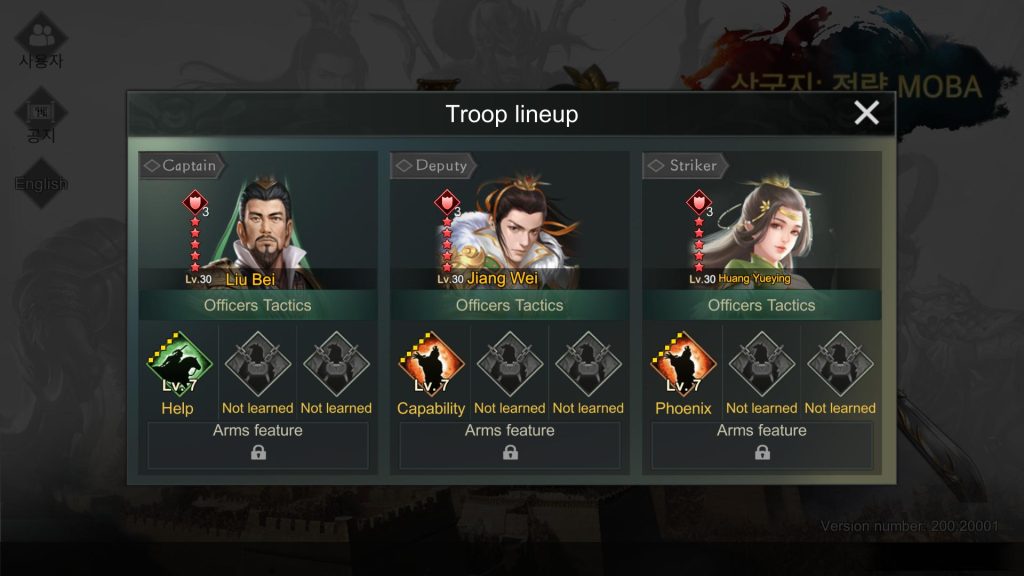Open Huang Yueying's Phoenix tactic icon
Image resolution: width=1024 pixels, height=576 pixels.
pyautogui.click(x=683, y=366)
